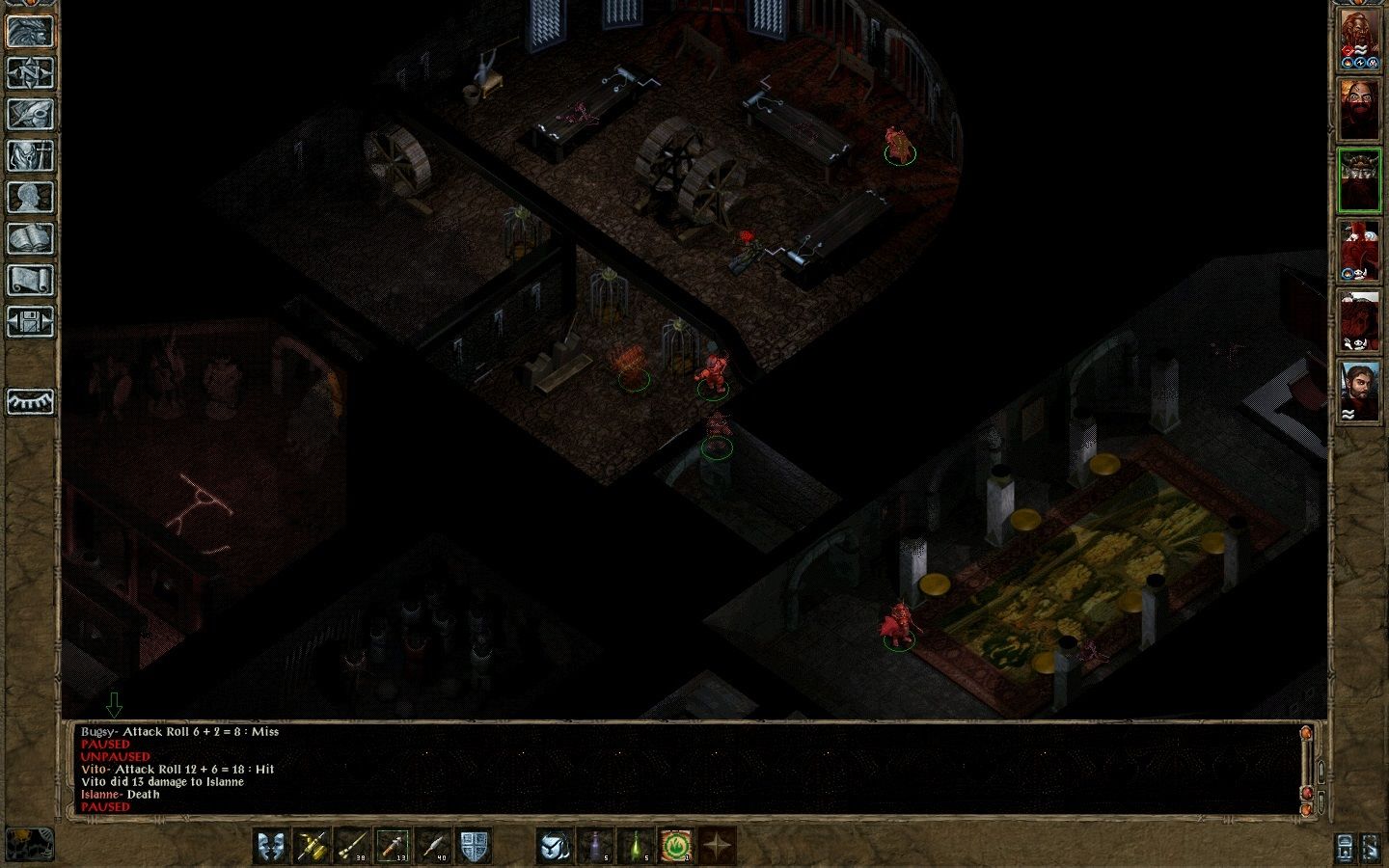This screenshot has height=868, width=1389.
Task: Select the green-highlighted horned helmet portrait
Action: click(x=1359, y=180)
